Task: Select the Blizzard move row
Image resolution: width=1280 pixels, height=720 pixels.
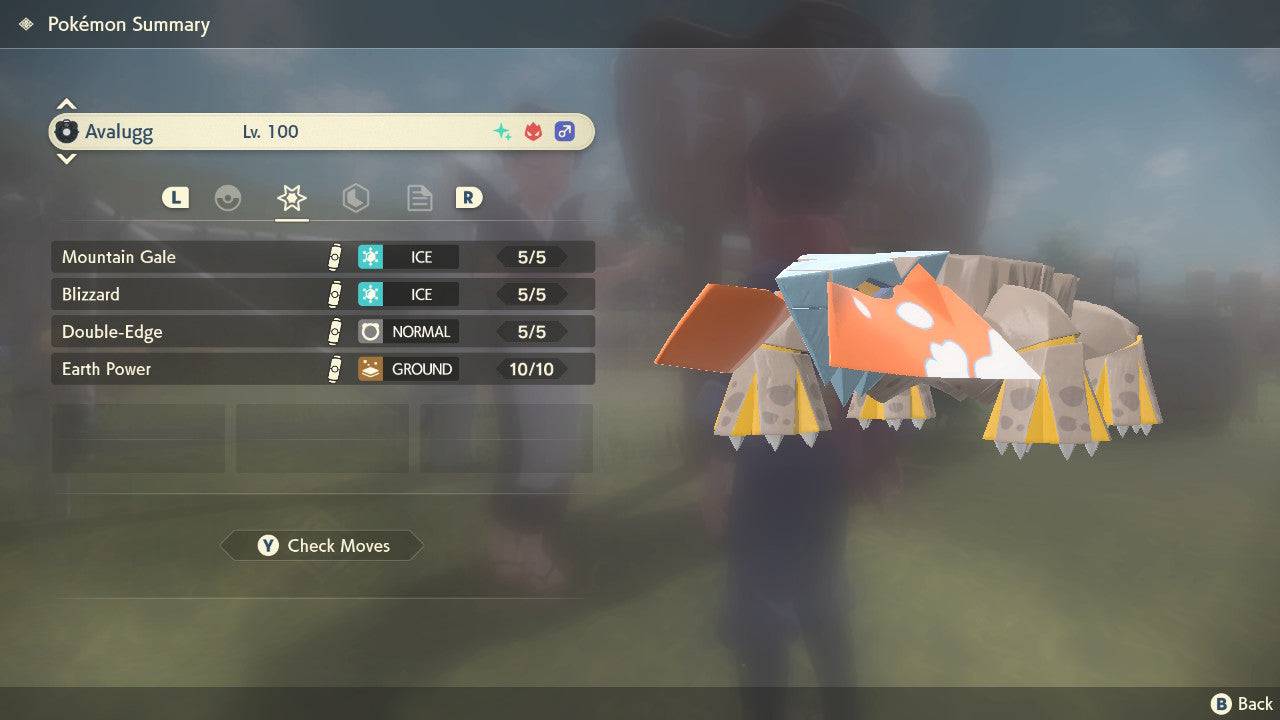Action: point(322,294)
